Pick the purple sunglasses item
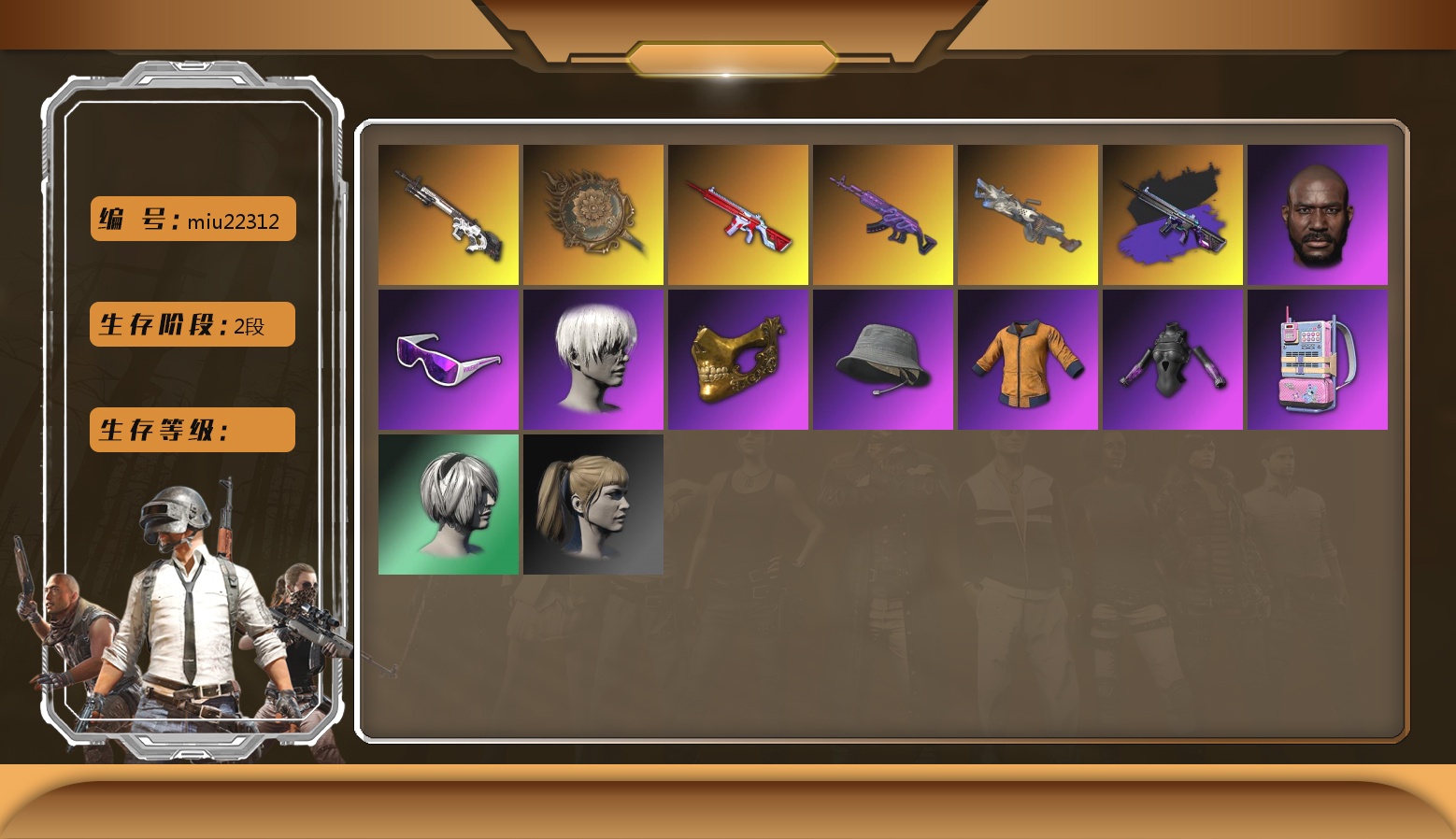 click(449, 360)
